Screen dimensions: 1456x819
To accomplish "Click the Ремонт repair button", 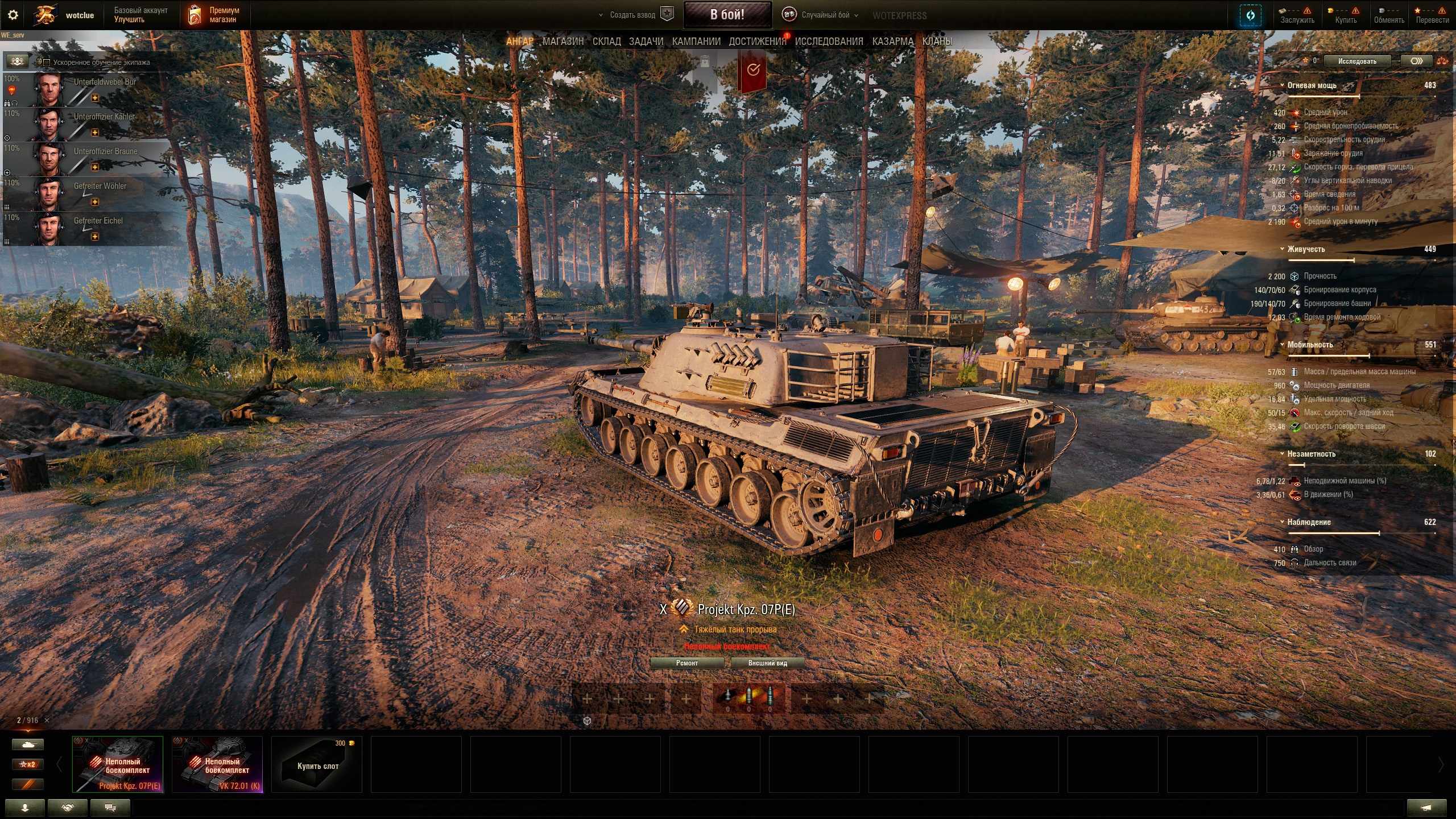I will tap(686, 663).
